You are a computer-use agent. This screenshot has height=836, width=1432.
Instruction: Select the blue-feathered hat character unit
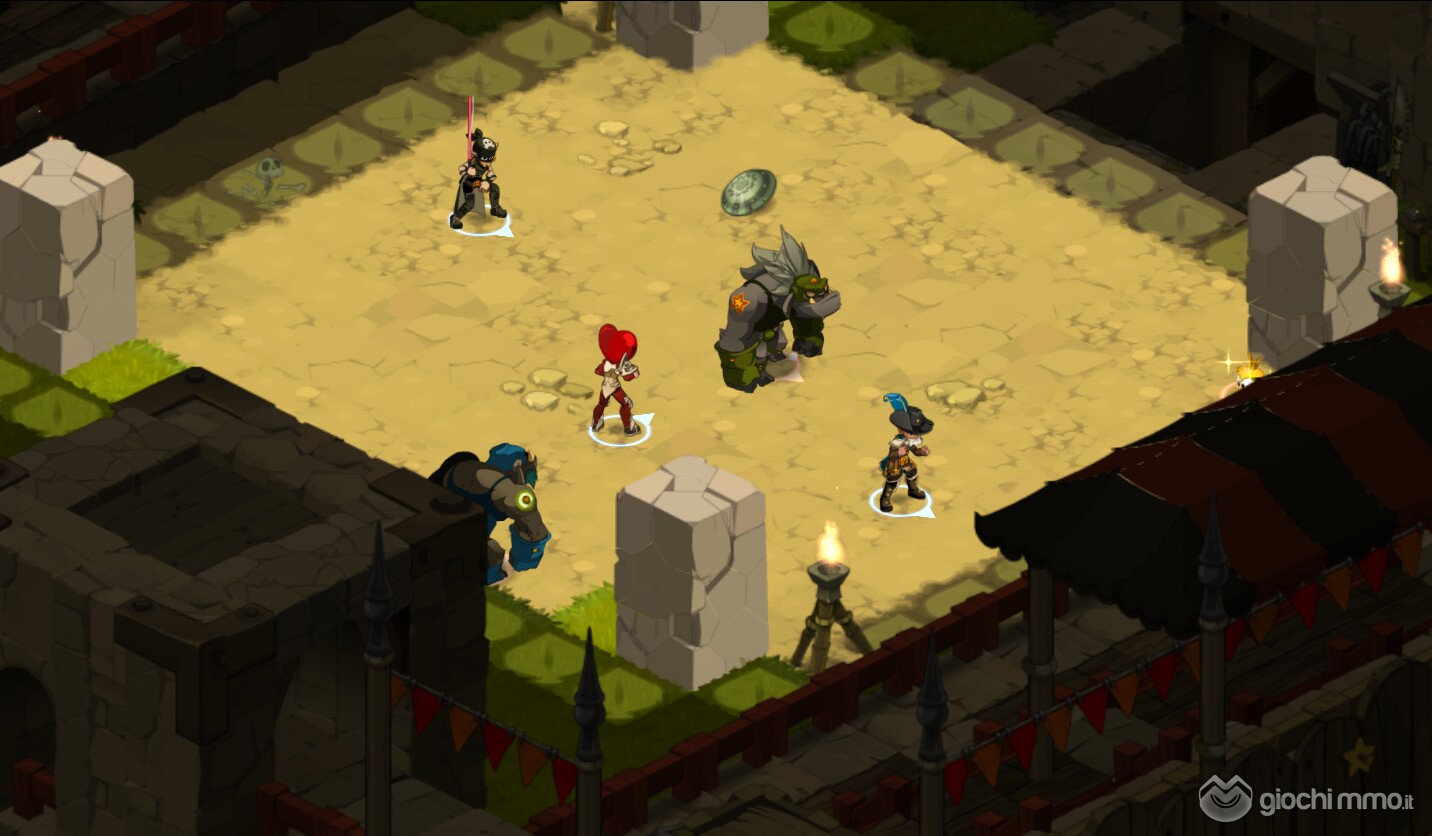click(903, 452)
